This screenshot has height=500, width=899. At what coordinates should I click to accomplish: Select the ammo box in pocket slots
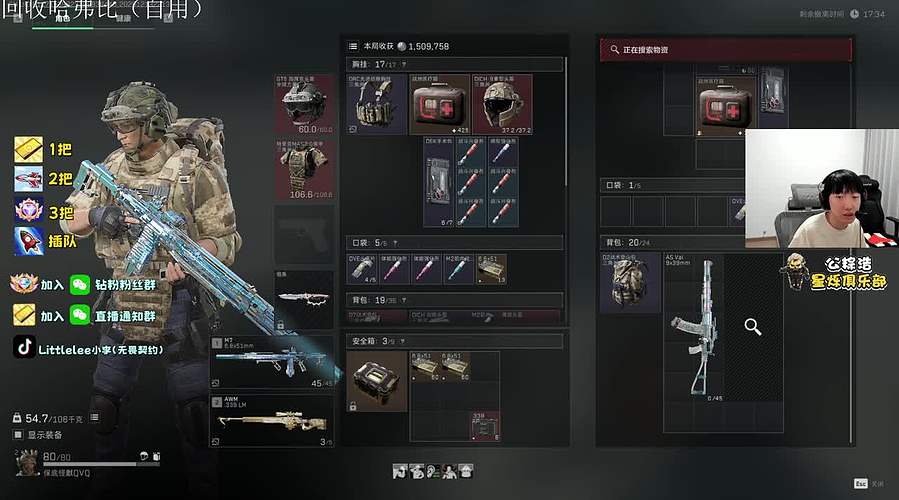click(x=491, y=267)
